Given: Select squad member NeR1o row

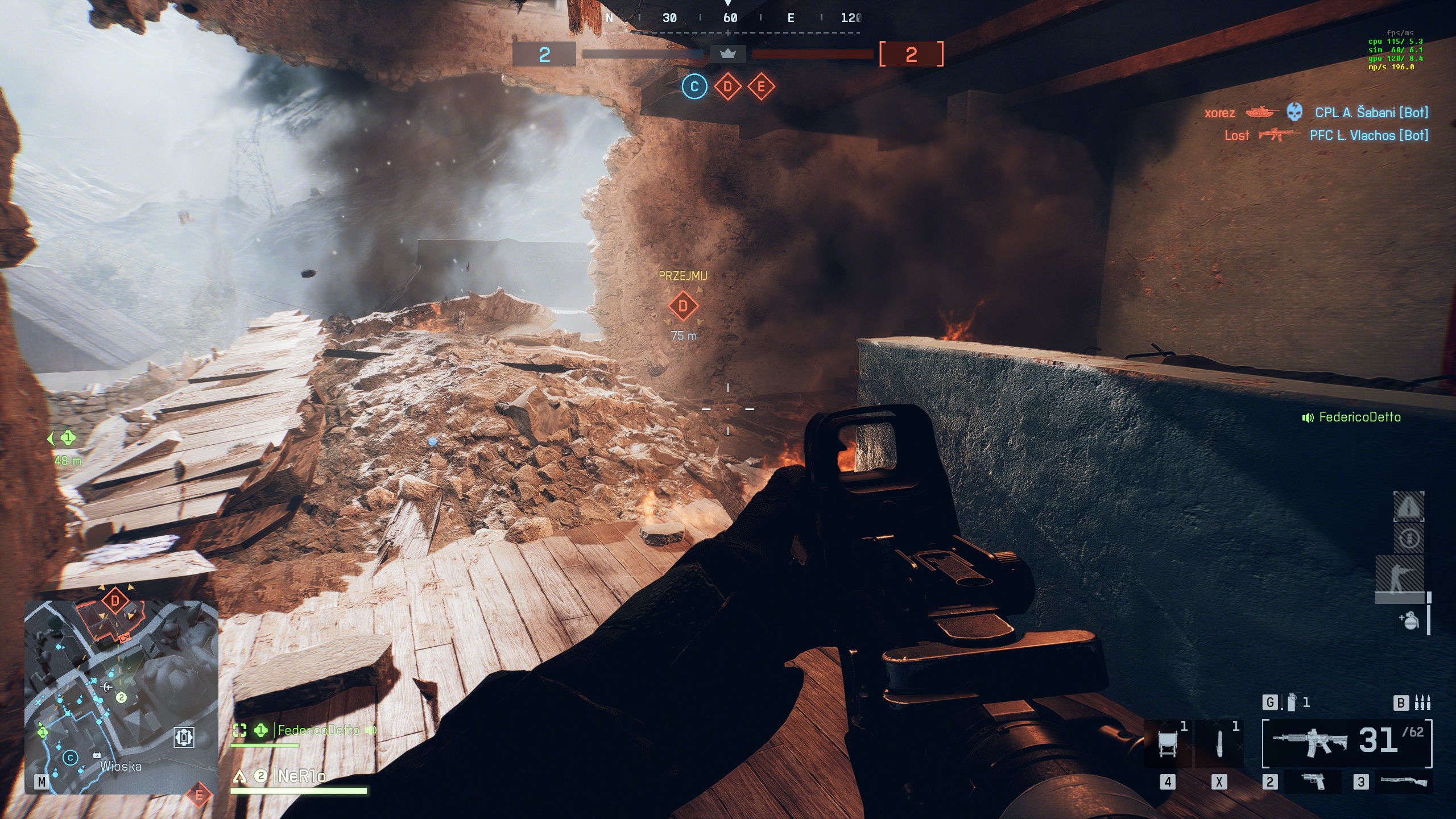Looking at the screenshot, I should click(301, 776).
